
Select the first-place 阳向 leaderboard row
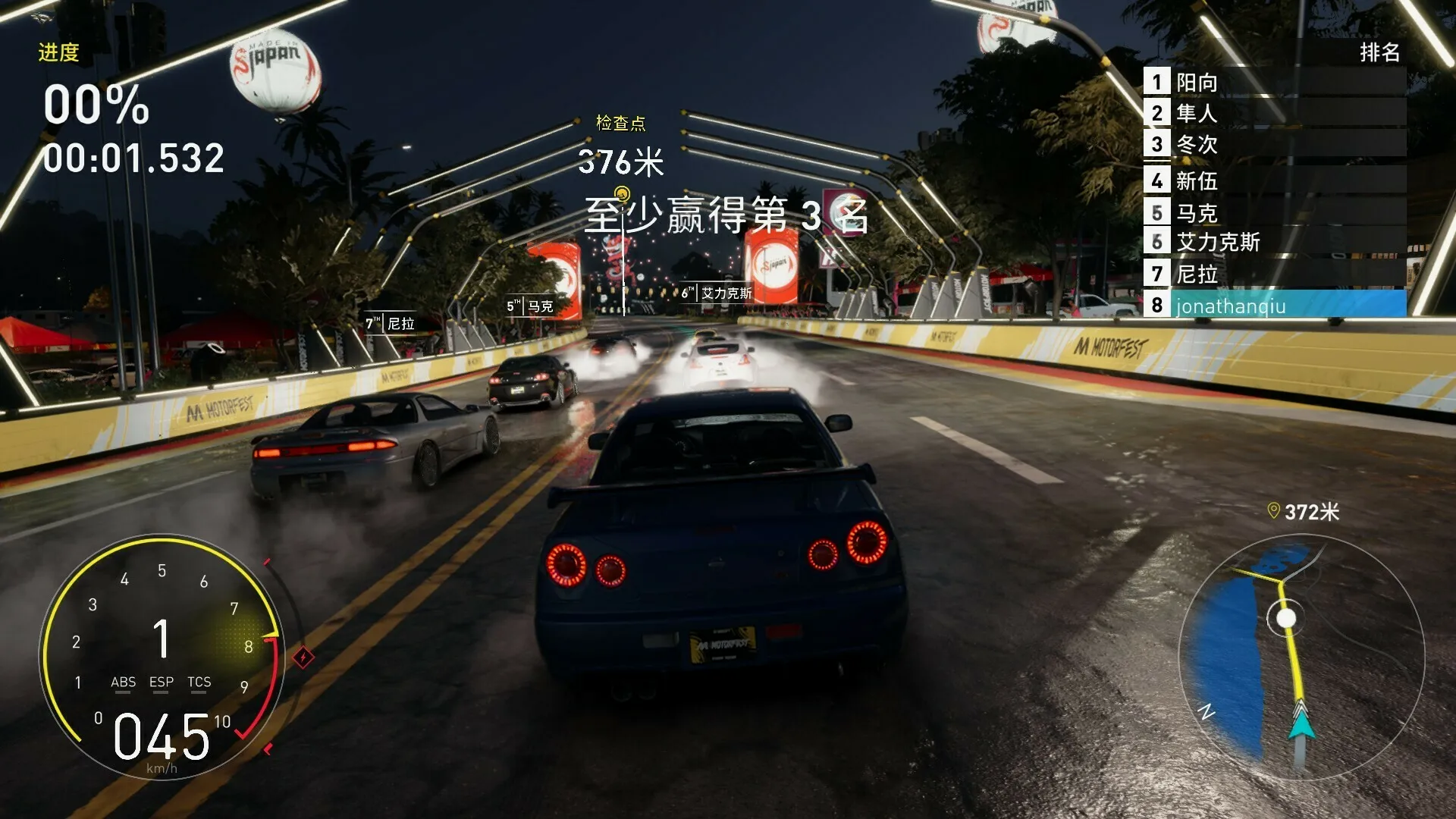(x=1274, y=82)
